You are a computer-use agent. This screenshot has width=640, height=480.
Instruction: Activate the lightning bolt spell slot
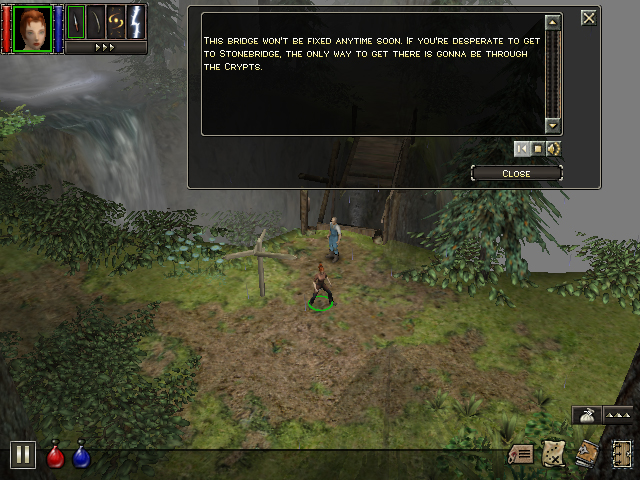pyautogui.click(x=136, y=21)
